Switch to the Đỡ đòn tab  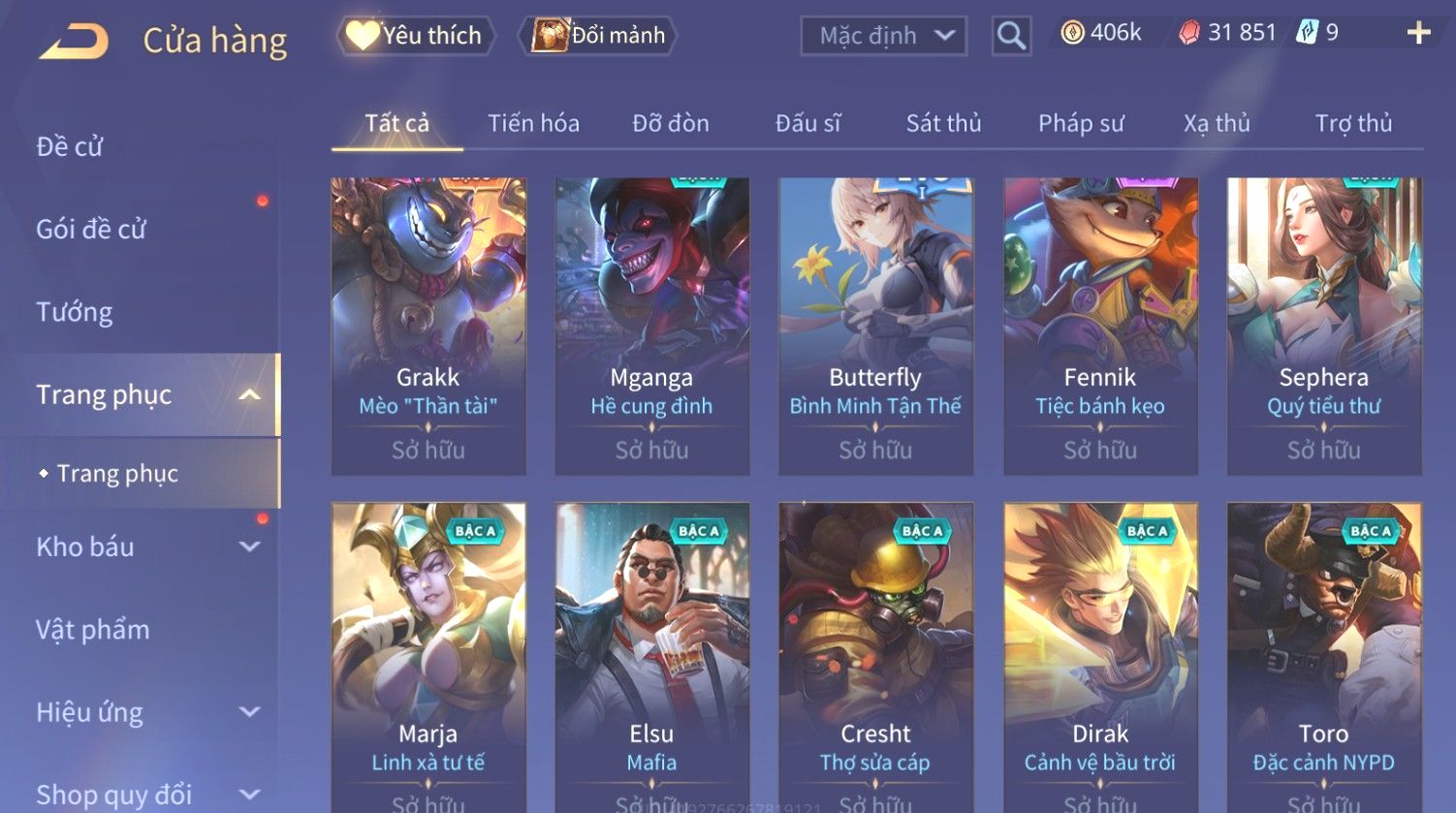point(670,123)
